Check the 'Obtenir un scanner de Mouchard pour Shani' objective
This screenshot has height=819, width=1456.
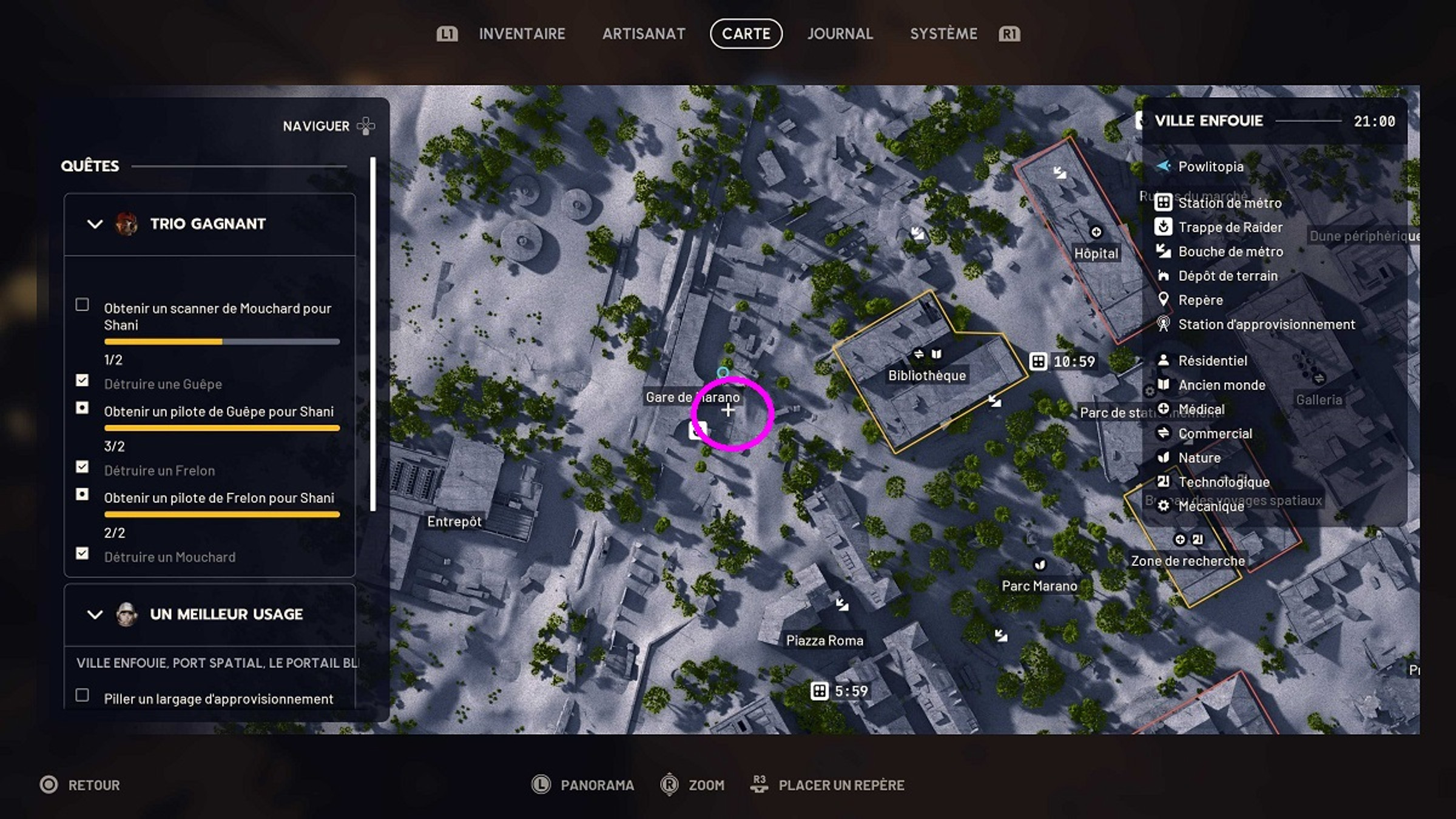coord(82,306)
